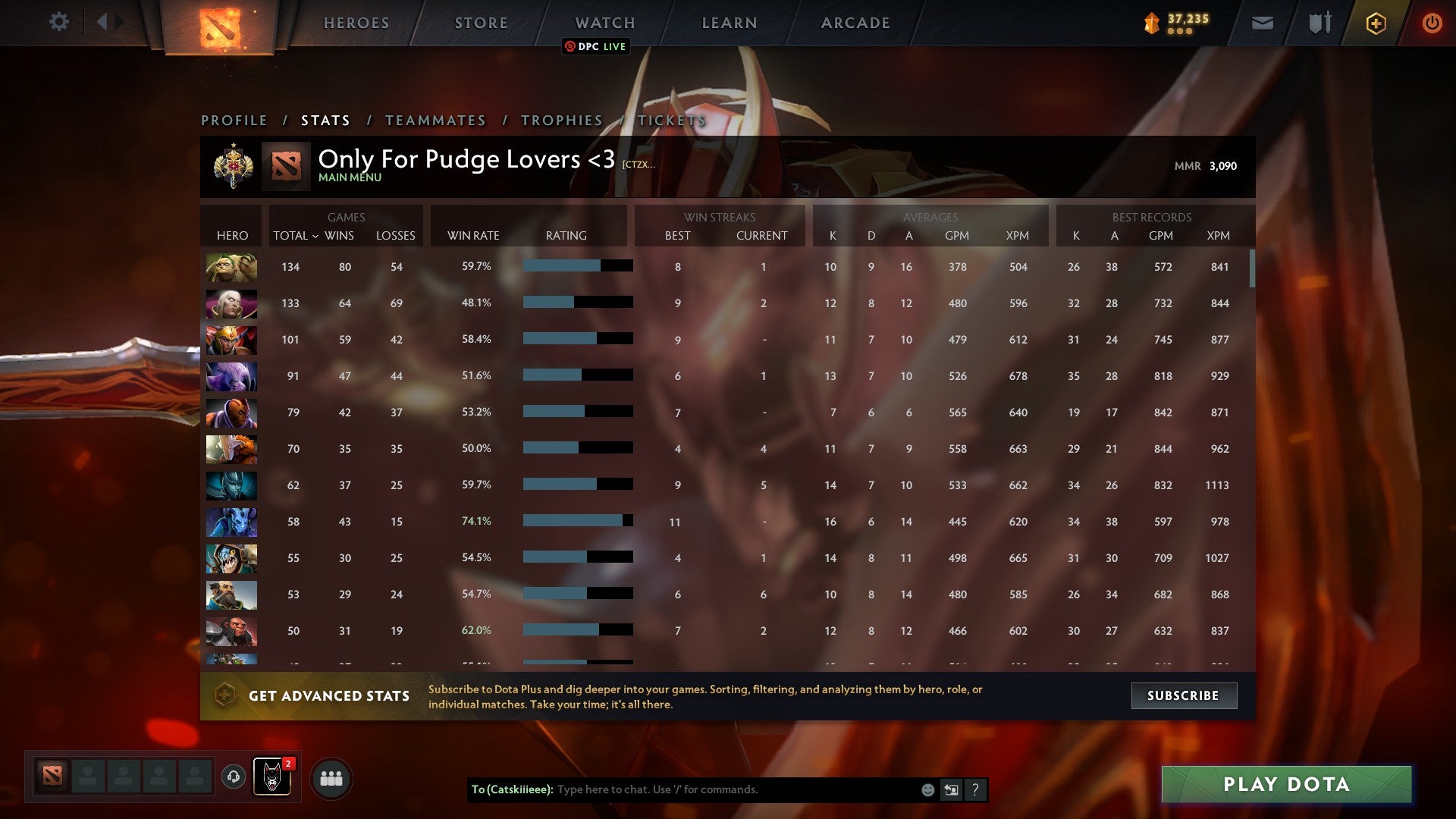Click the power/logout icon
The image size is (1456, 819).
(x=1432, y=23)
